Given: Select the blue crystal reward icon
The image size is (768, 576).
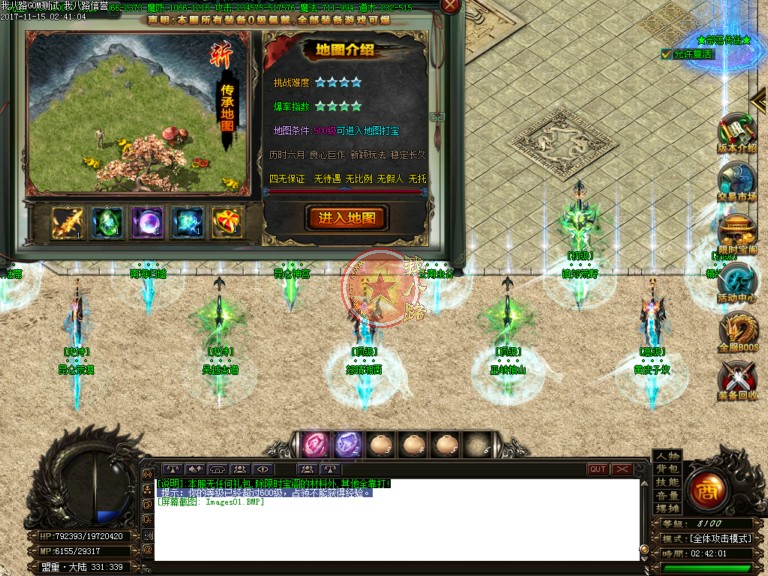Looking at the screenshot, I should click(x=188, y=222).
